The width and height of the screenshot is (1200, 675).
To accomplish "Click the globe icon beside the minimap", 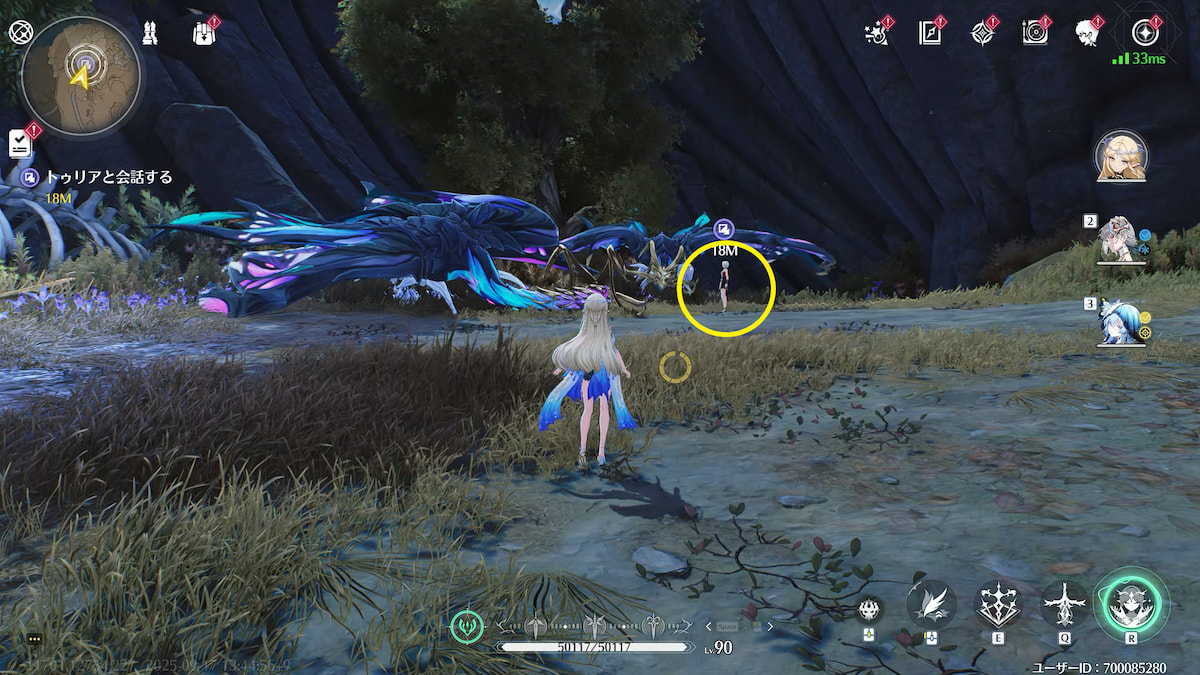I will click(x=20, y=31).
